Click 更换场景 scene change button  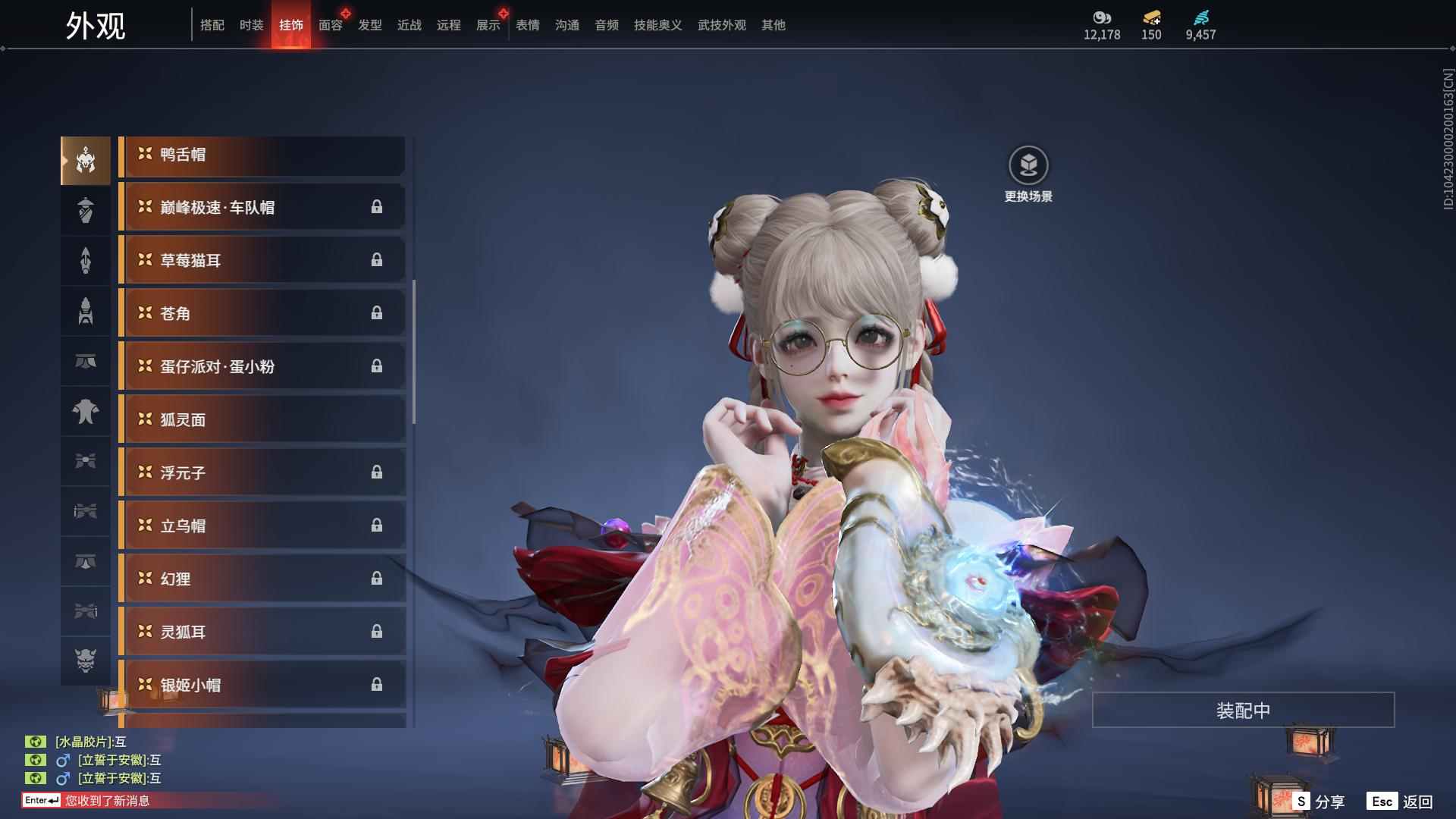click(x=1028, y=174)
